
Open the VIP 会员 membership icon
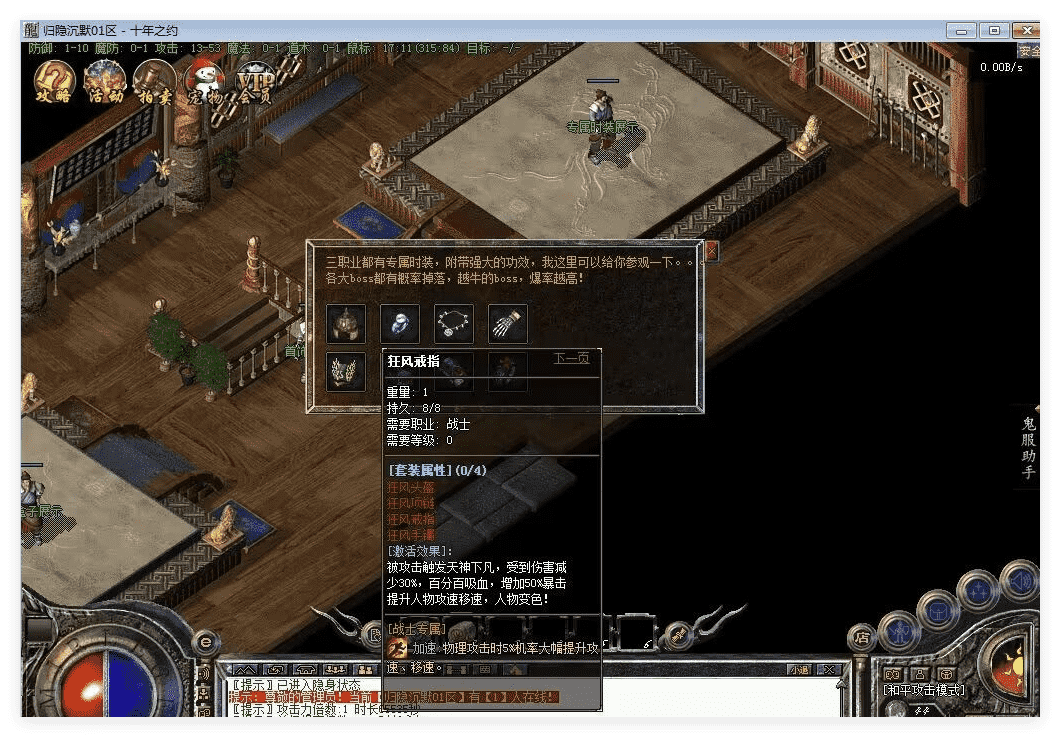[x=255, y=82]
